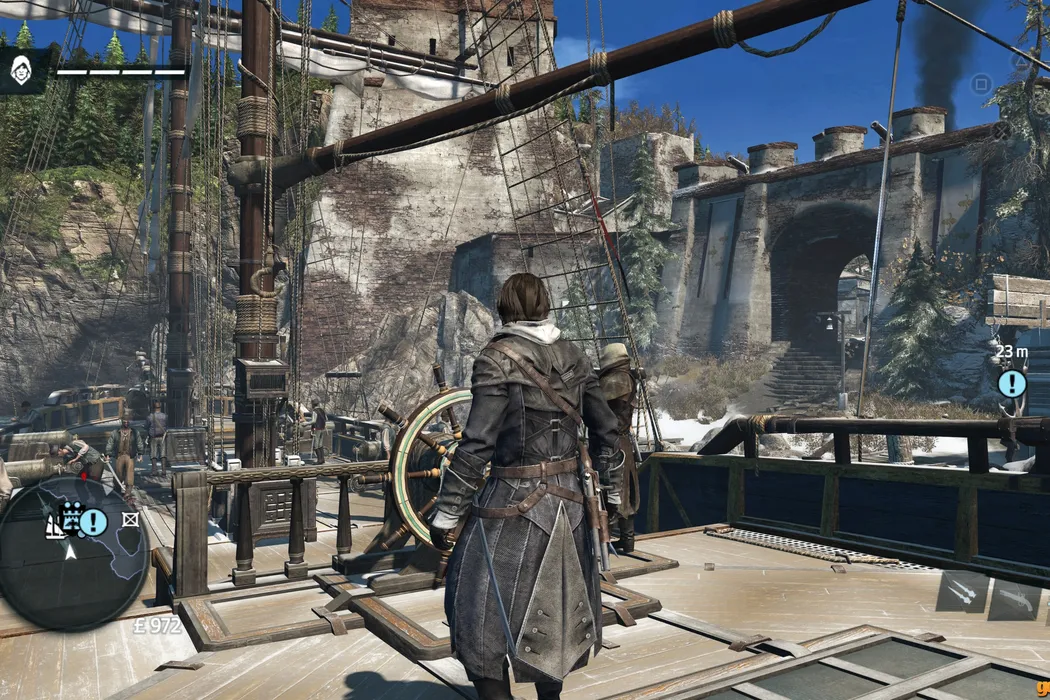Viewport: 1050px width, 700px height.
Task: Click the crossed square marker on minimap
Action: (x=130, y=519)
